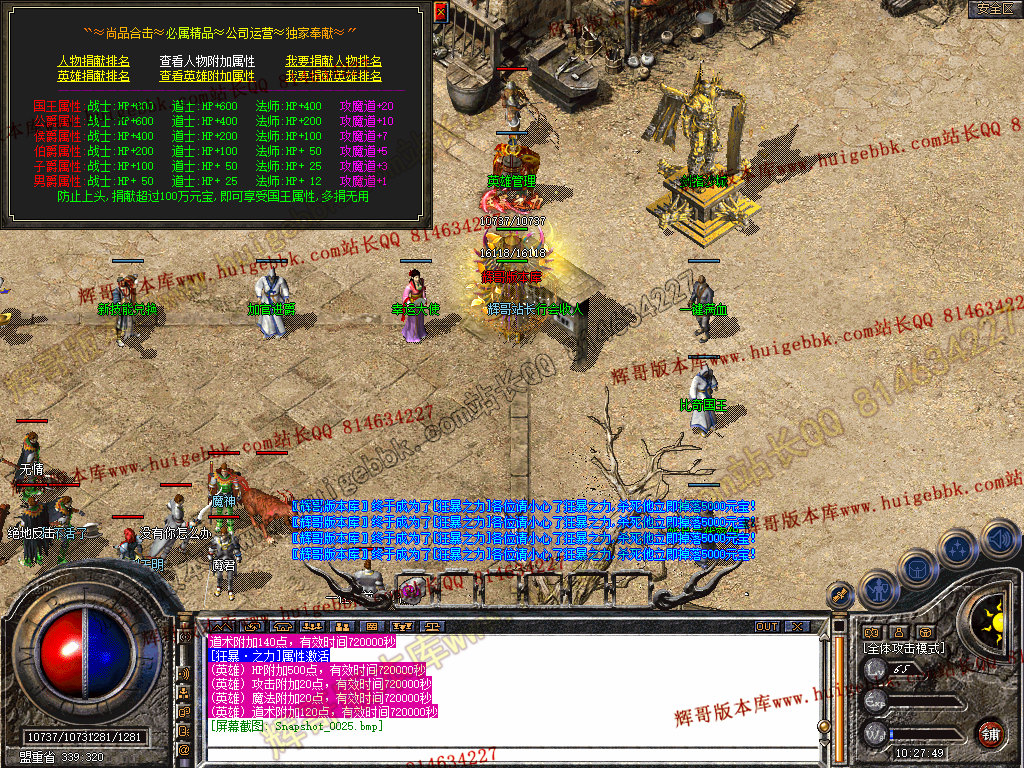Close the chat window with X
1024x768 pixels.
pyautogui.click(x=797, y=627)
